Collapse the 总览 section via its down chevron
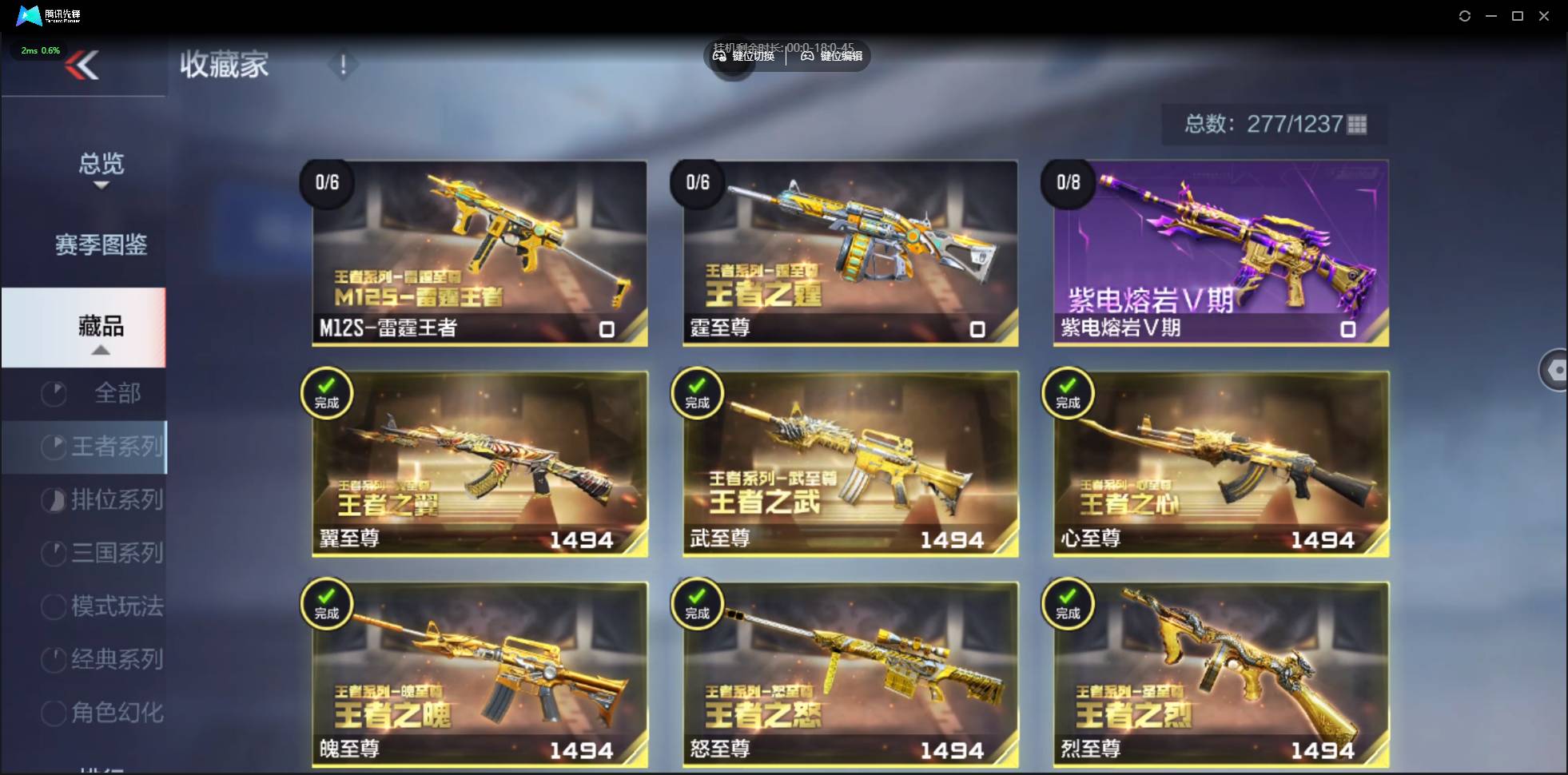Screen dimensions: 1568x775 point(101,185)
